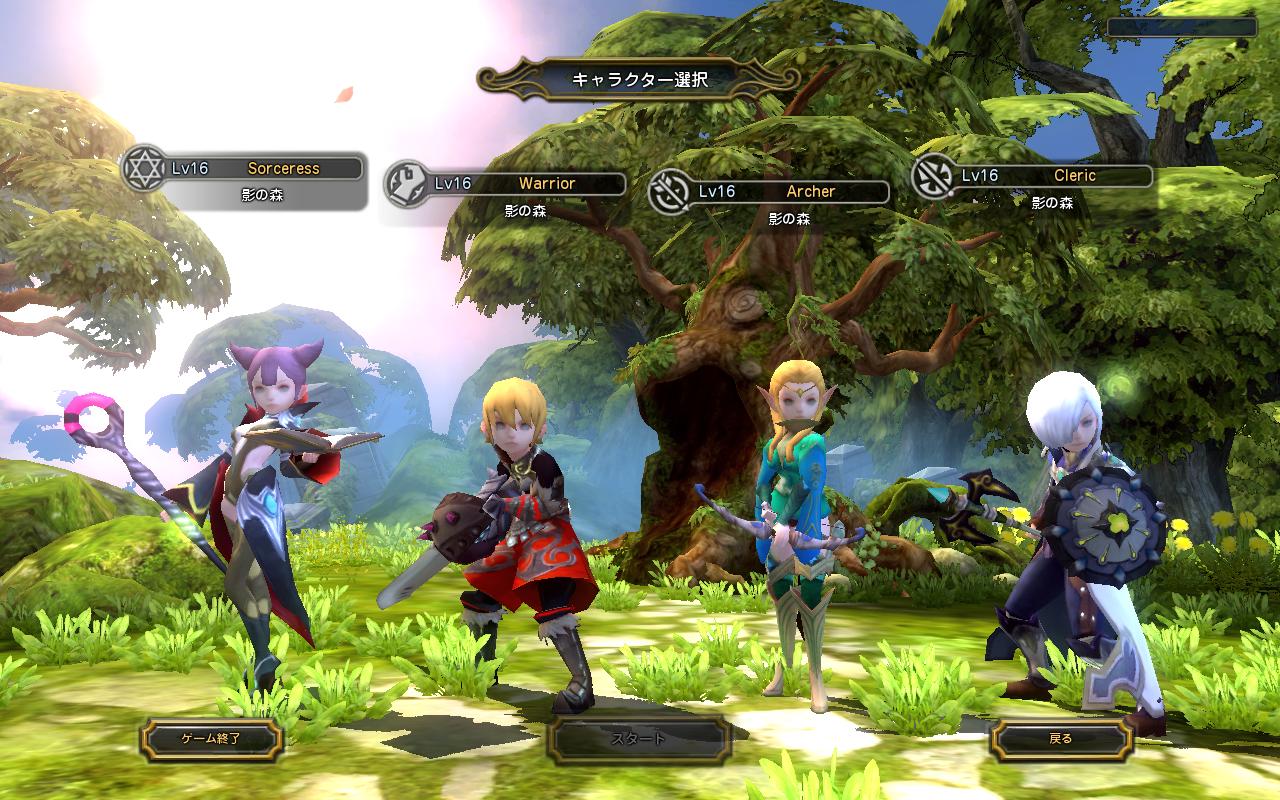Start the game with スタート button

point(638,740)
